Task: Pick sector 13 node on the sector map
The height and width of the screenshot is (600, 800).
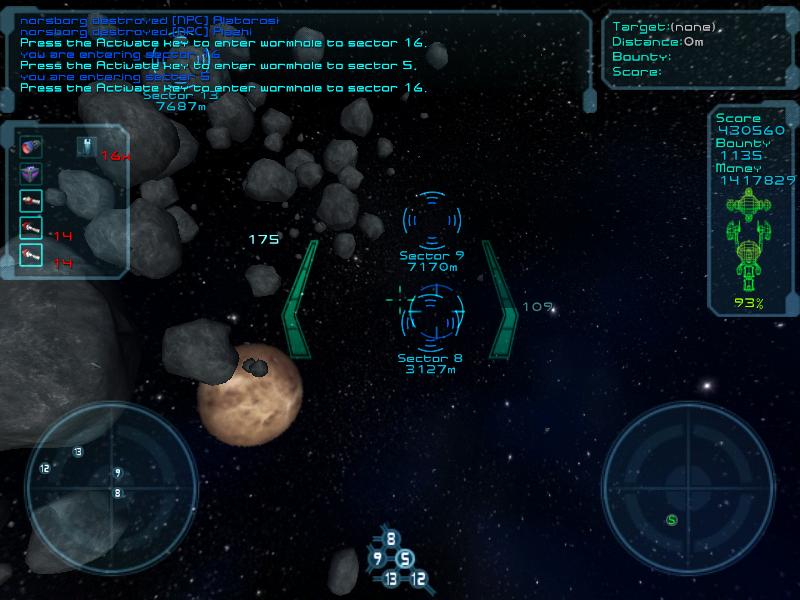Action: tap(390, 578)
